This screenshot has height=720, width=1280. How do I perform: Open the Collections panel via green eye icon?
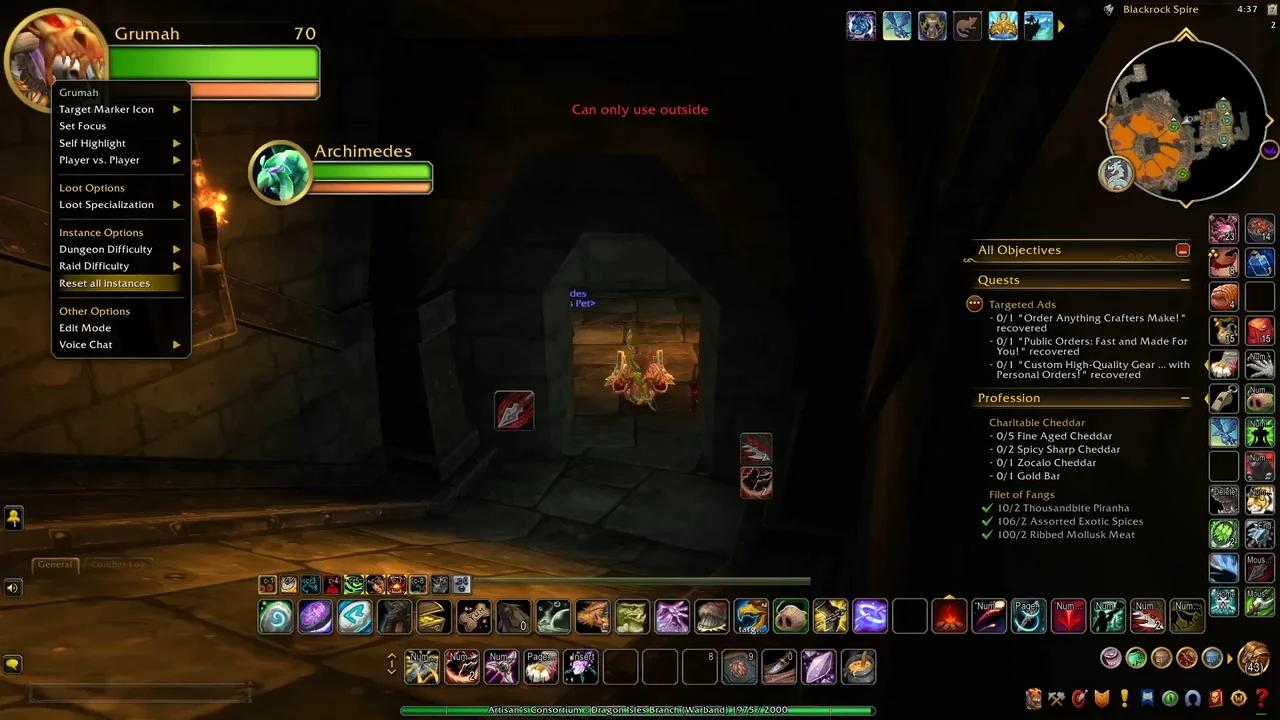coord(1168,698)
